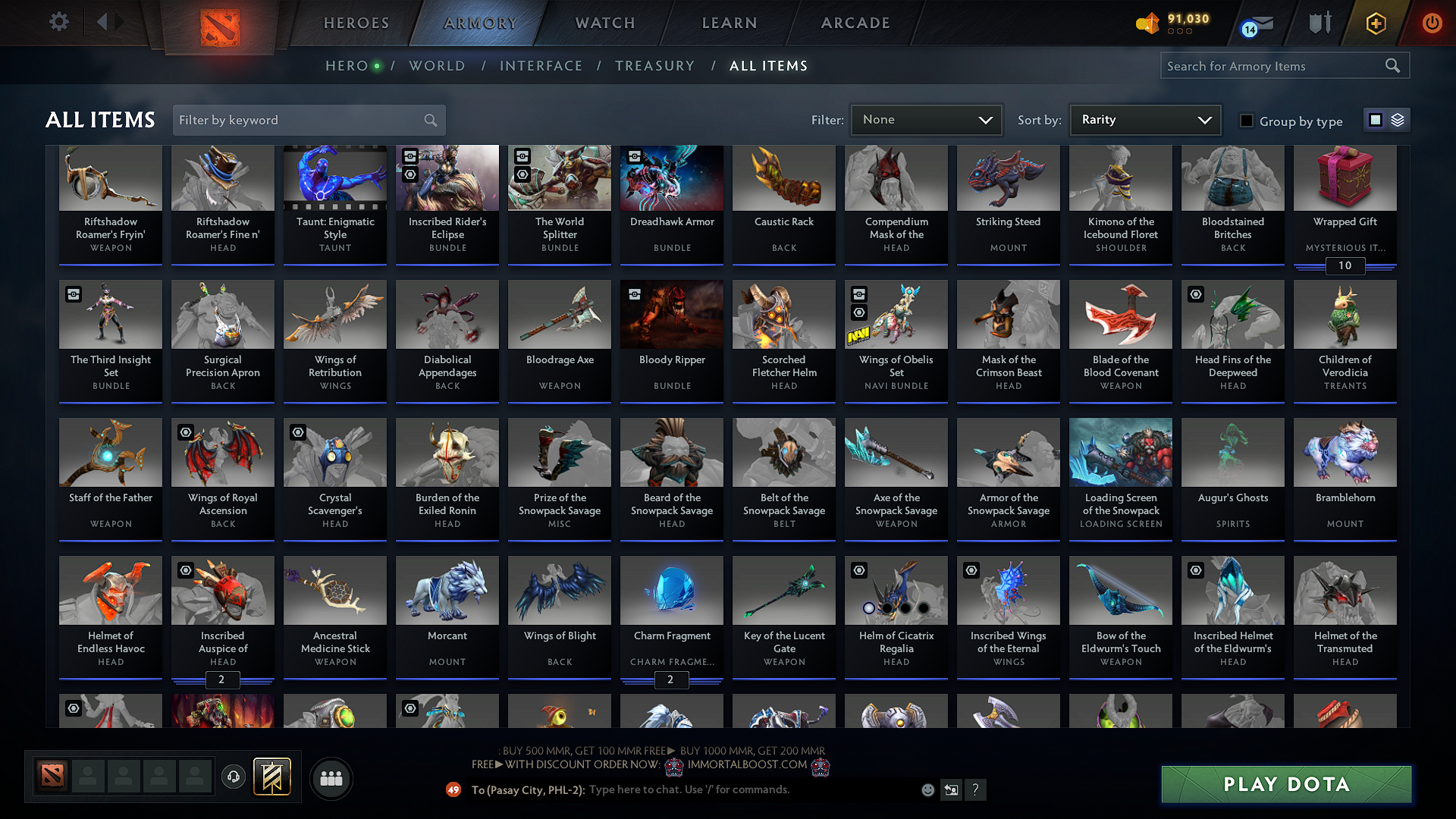This screenshot has width=1456, height=819.
Task: Enable the Group by type checkbox
Action: (1247, 121)
